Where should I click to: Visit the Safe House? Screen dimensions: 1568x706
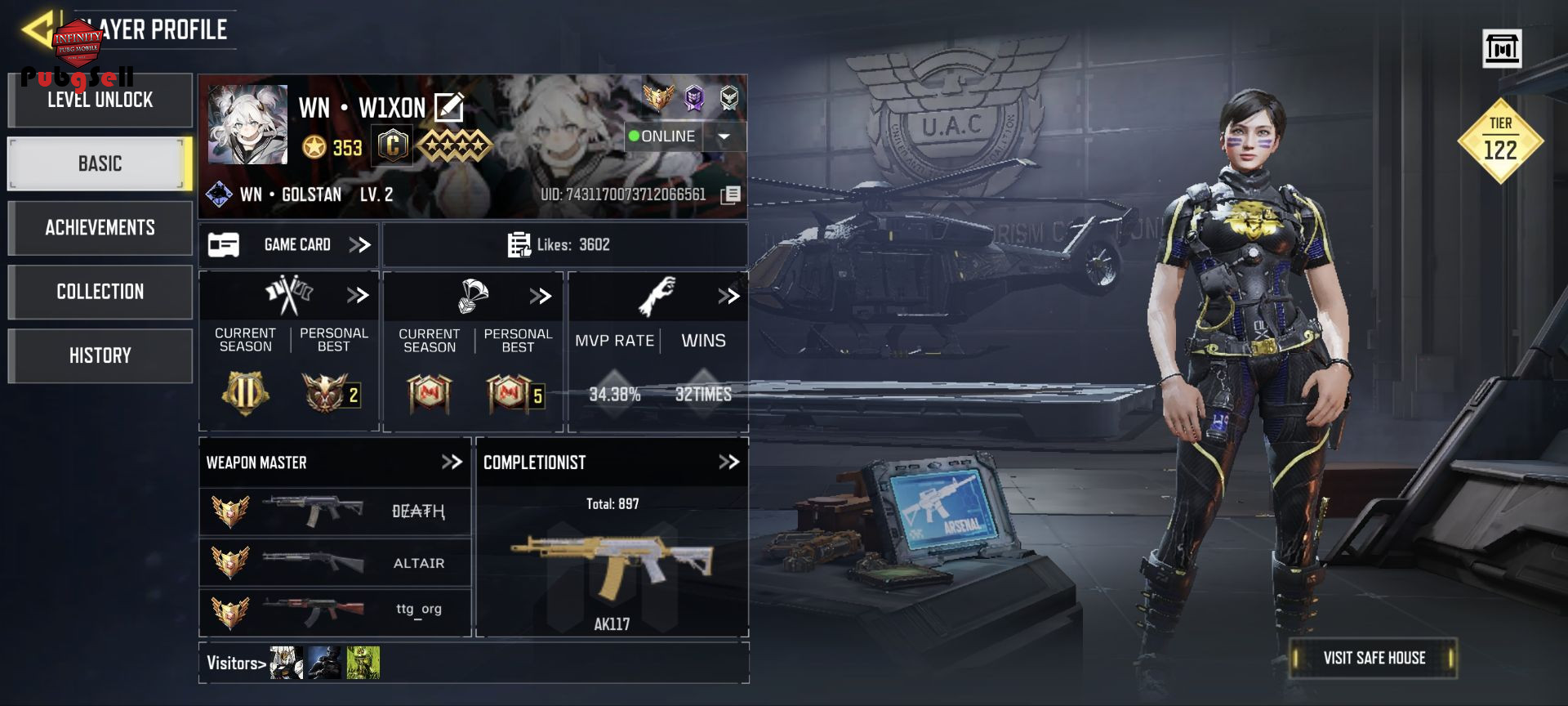pyautogui.click(x=1374, y=659)
